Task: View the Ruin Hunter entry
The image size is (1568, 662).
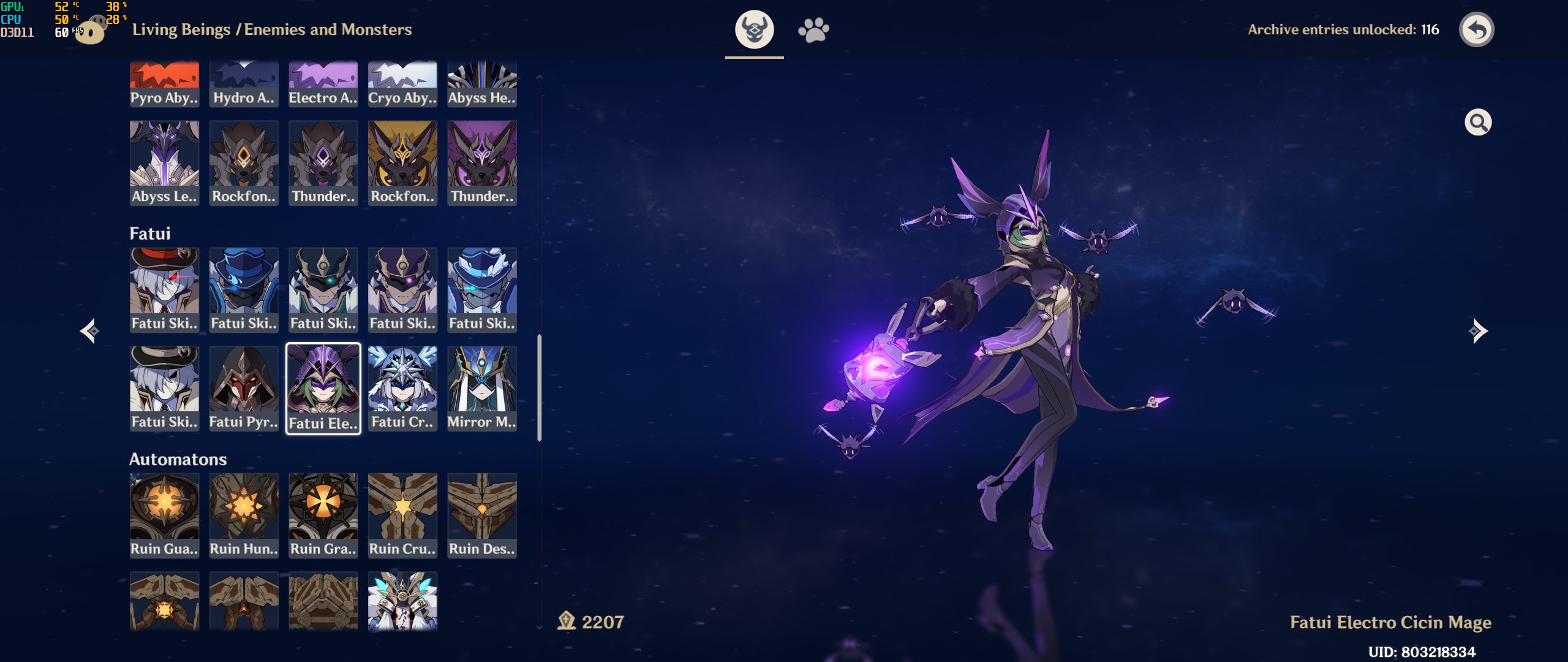Action: click(x=244, y=515)
